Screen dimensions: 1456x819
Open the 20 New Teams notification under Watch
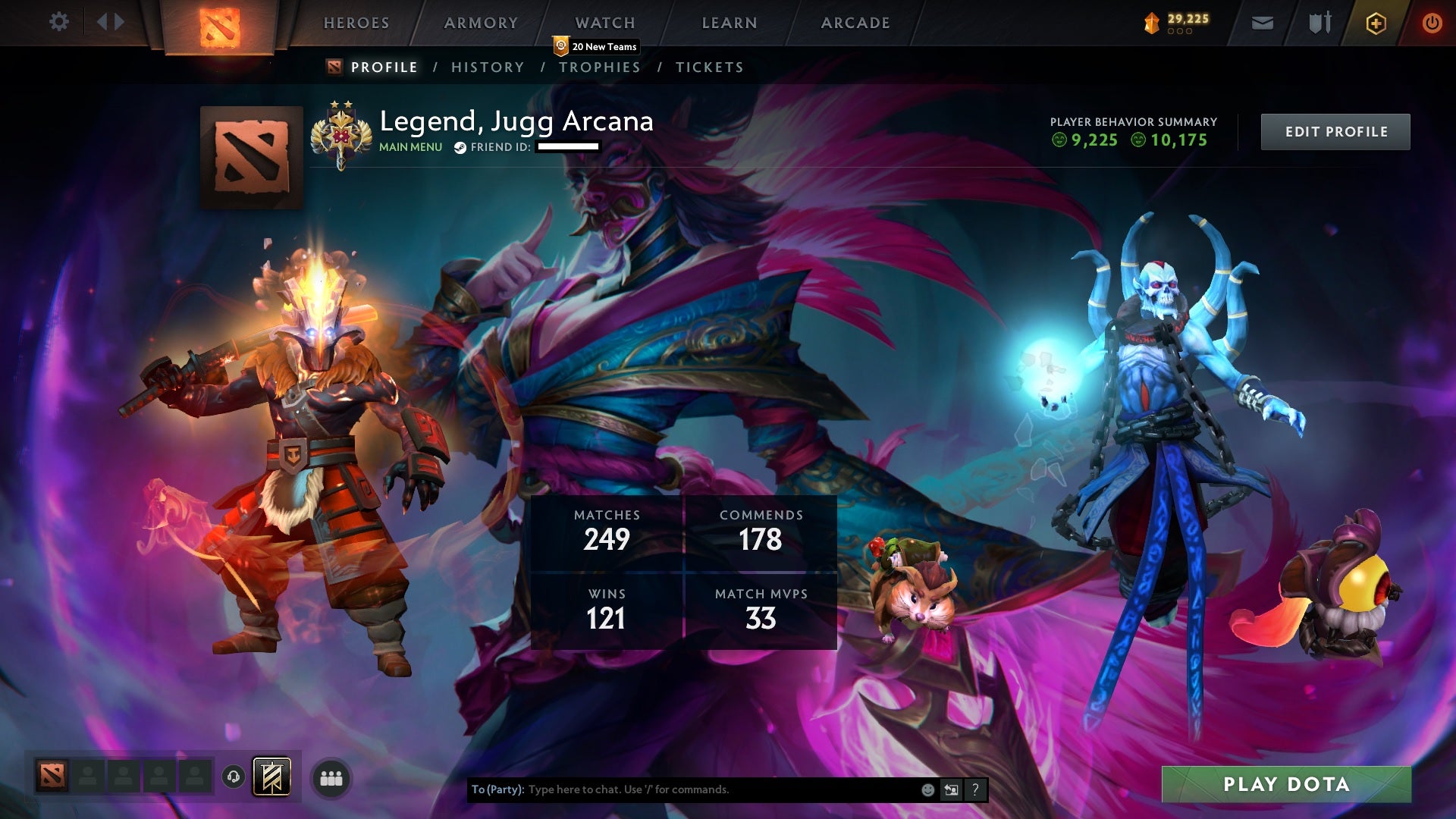[x=596, y=46]
